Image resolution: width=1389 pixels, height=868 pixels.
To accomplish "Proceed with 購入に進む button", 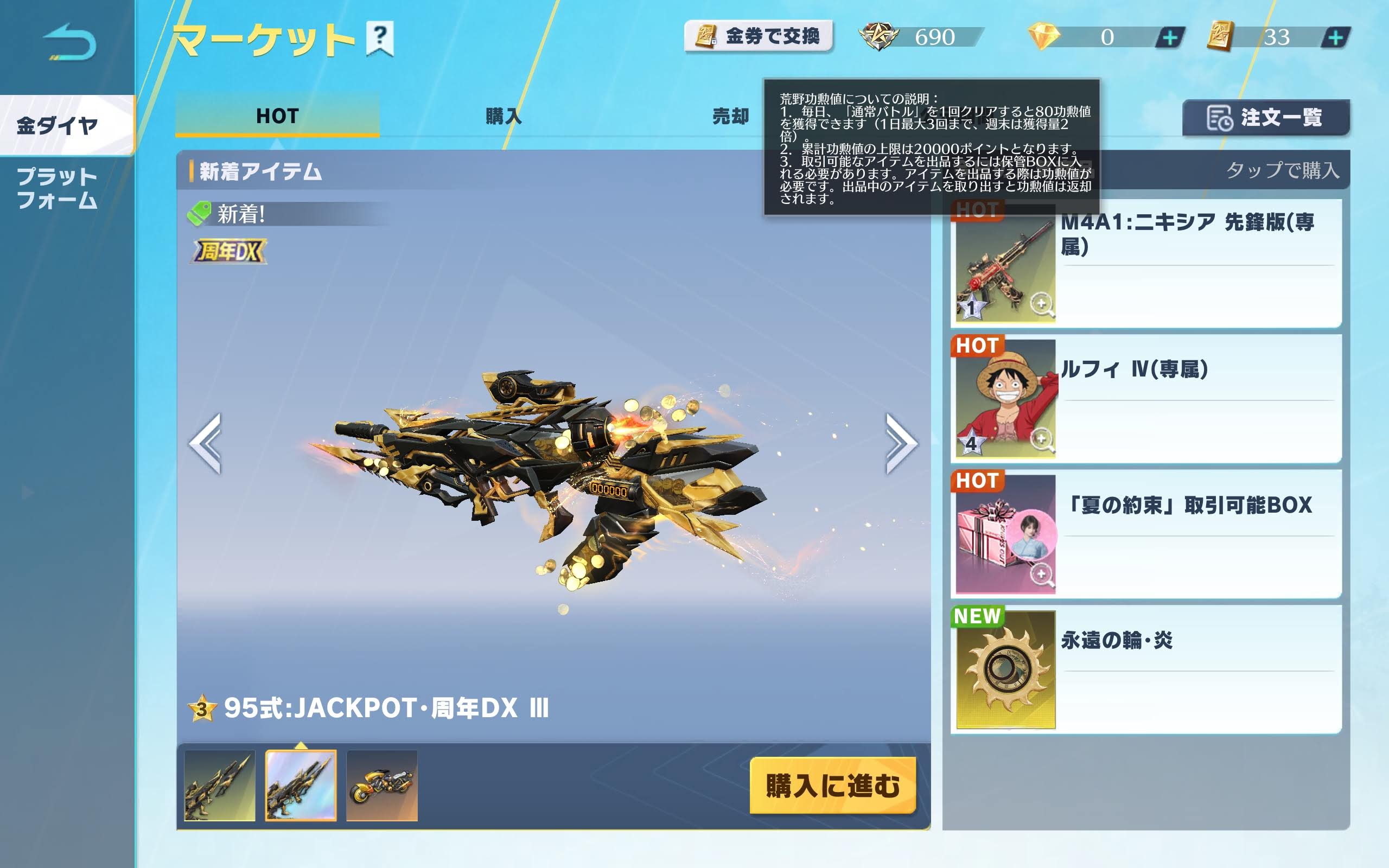I will coord(832,785).
